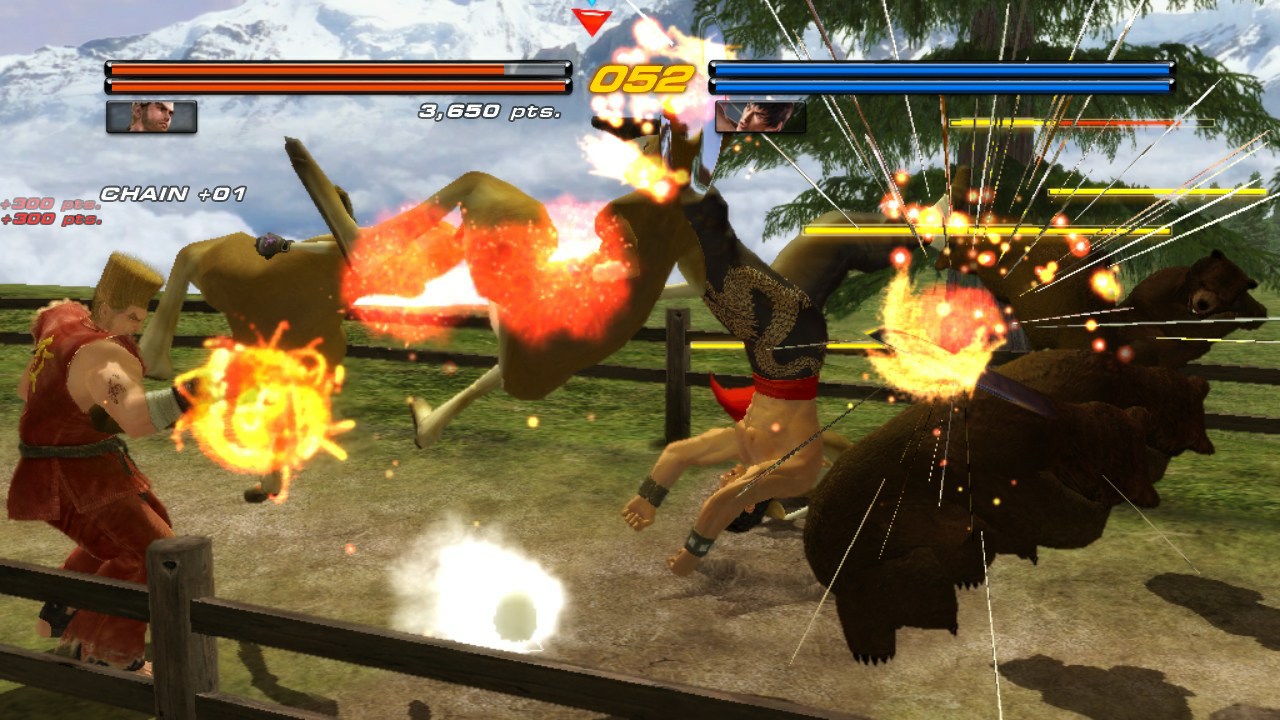Click Jin's upper blue health bar
This screenshot has width=1280, height=720.
point(940,70)
